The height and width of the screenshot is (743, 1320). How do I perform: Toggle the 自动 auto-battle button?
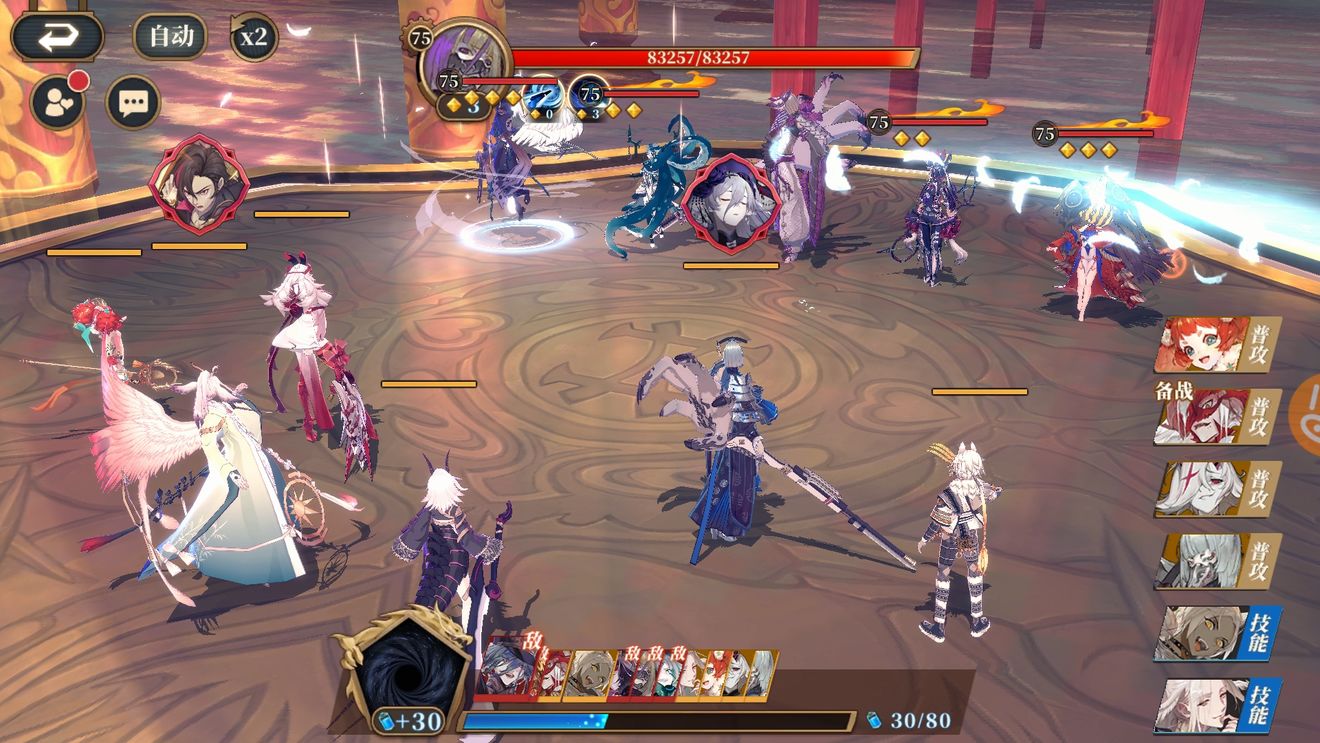point(170,37)
